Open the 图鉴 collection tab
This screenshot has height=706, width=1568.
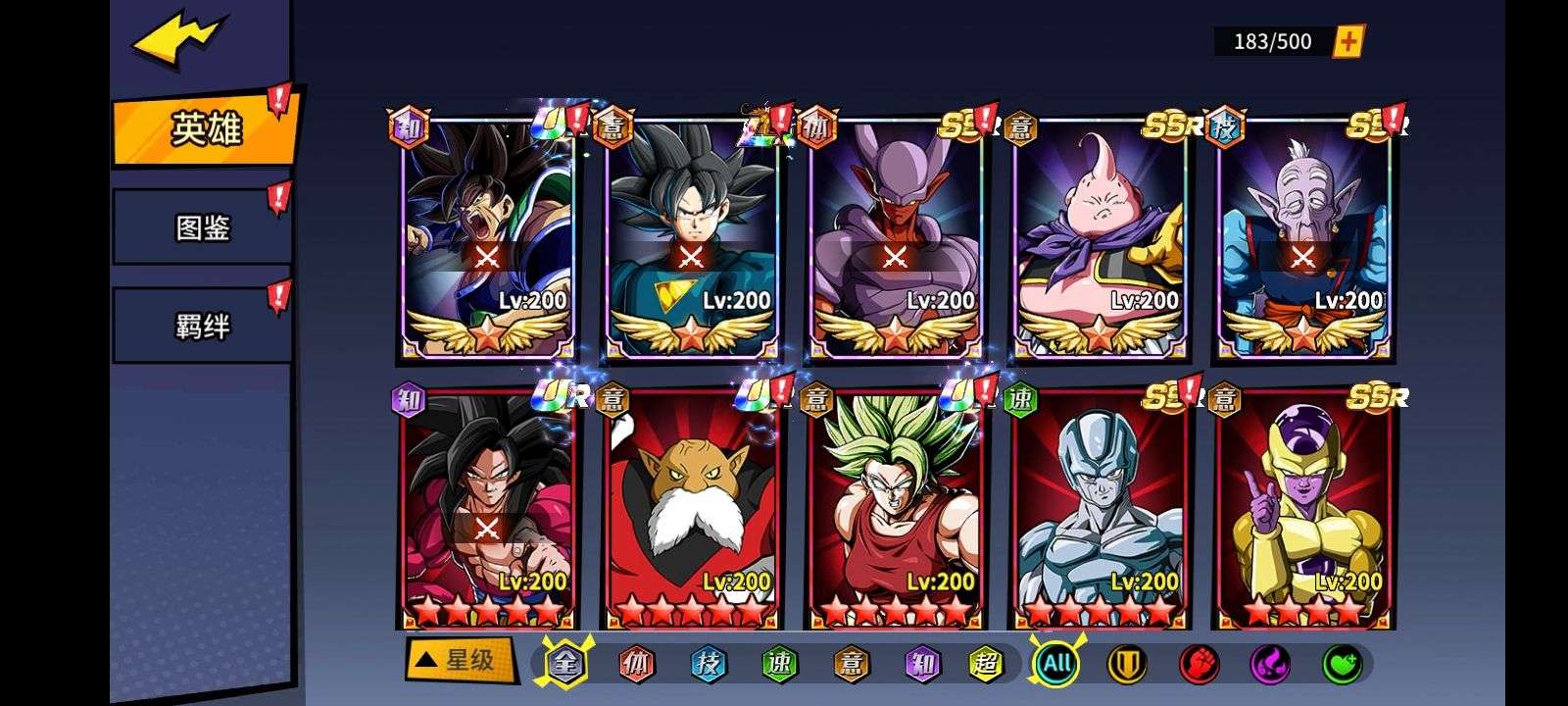click(203, 227)
